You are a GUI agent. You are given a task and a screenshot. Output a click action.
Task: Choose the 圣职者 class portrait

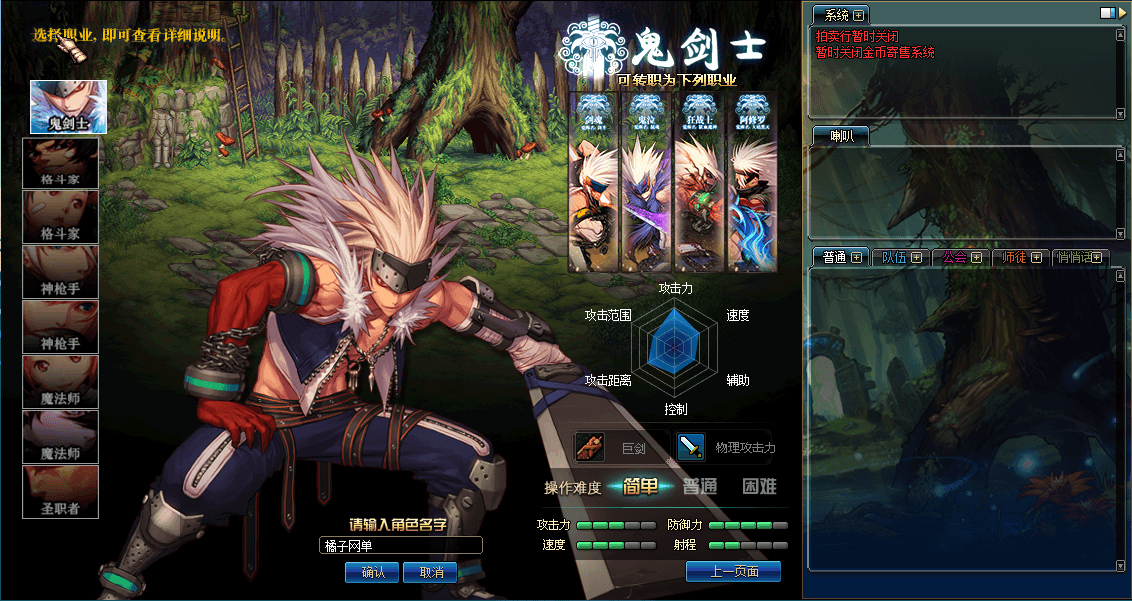pos(61,491)
